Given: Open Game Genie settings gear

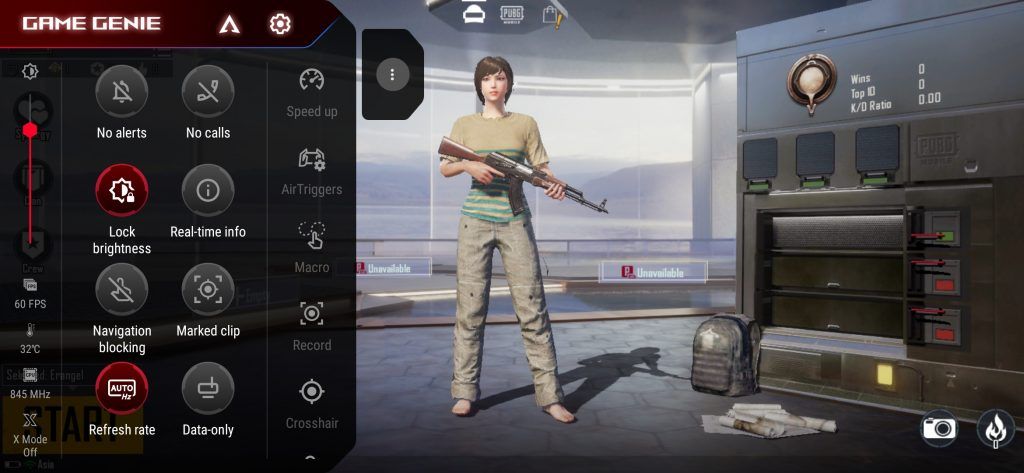Looking at the screenshot, I should pyautogui.click(x=280, y=24).
